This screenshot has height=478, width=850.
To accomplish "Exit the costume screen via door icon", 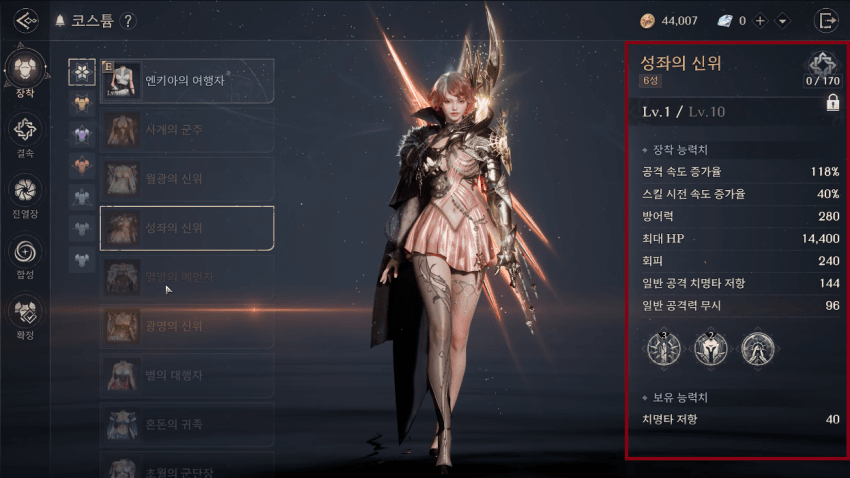I will click(827, 20).
